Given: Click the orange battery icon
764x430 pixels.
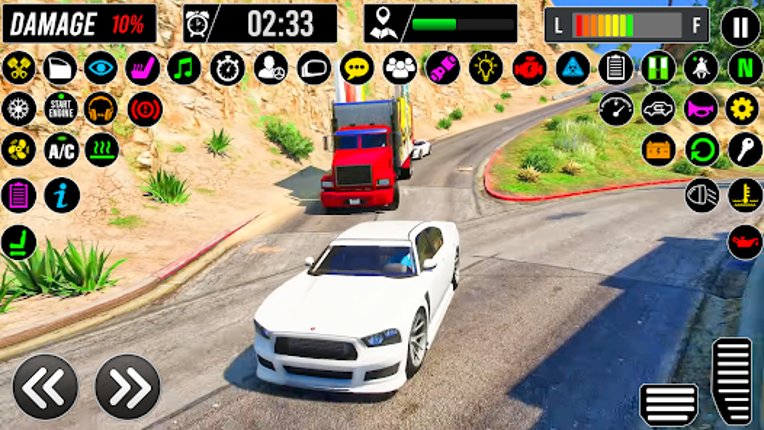Looking at the screenshot, I should tap(659, 150).
